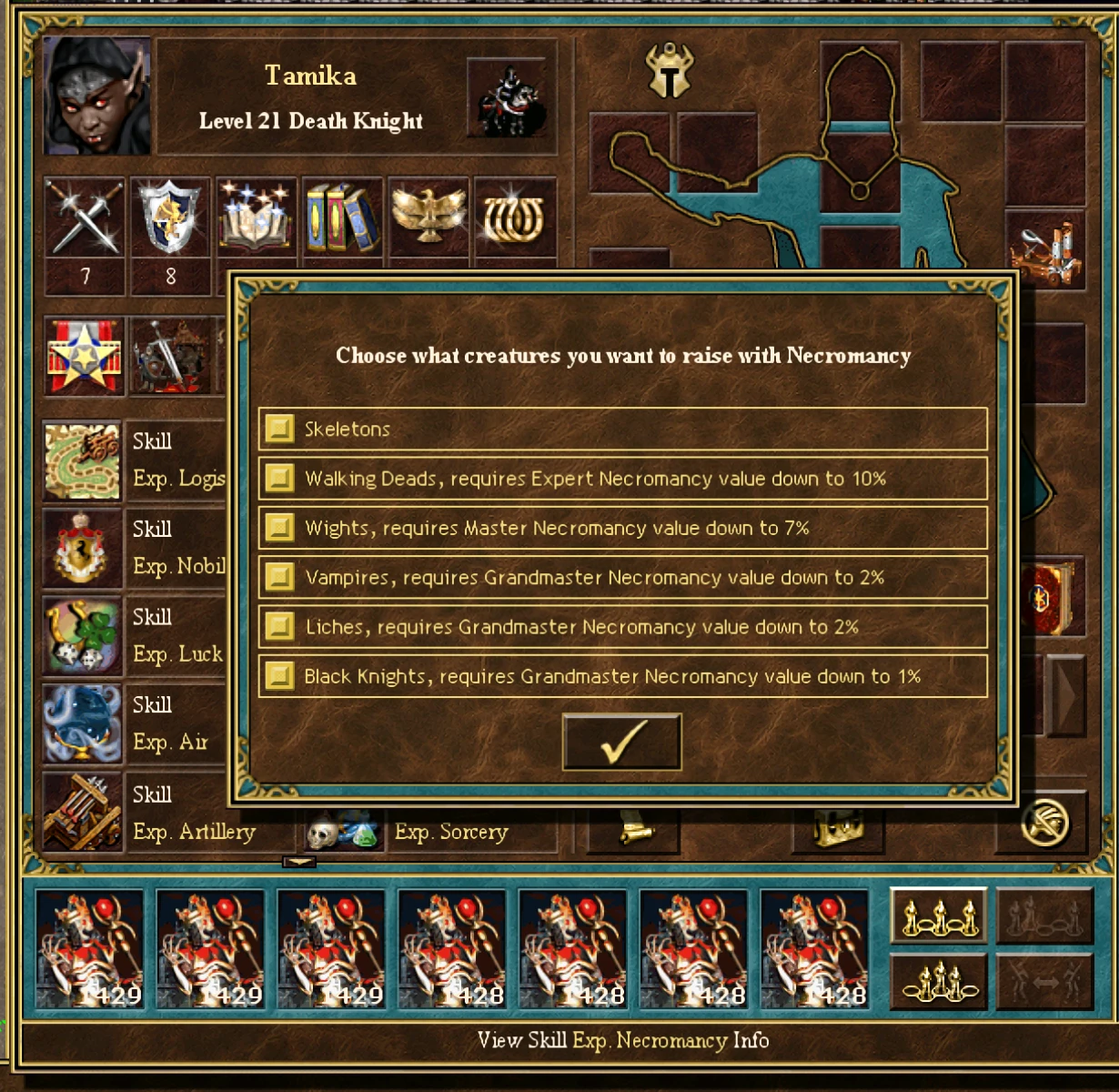The image size is (1119, 1092).
Task: Choose Liches to raise
Action: 279,627
